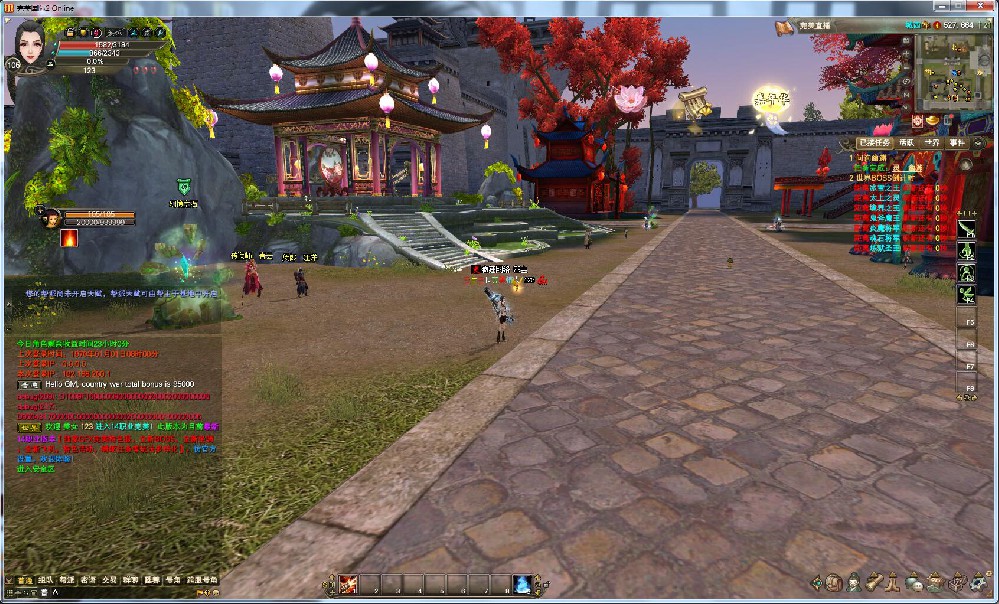Switch to the 交易 chat tab
The height and width of the screenshot is (604, 999).
[109, 580]
